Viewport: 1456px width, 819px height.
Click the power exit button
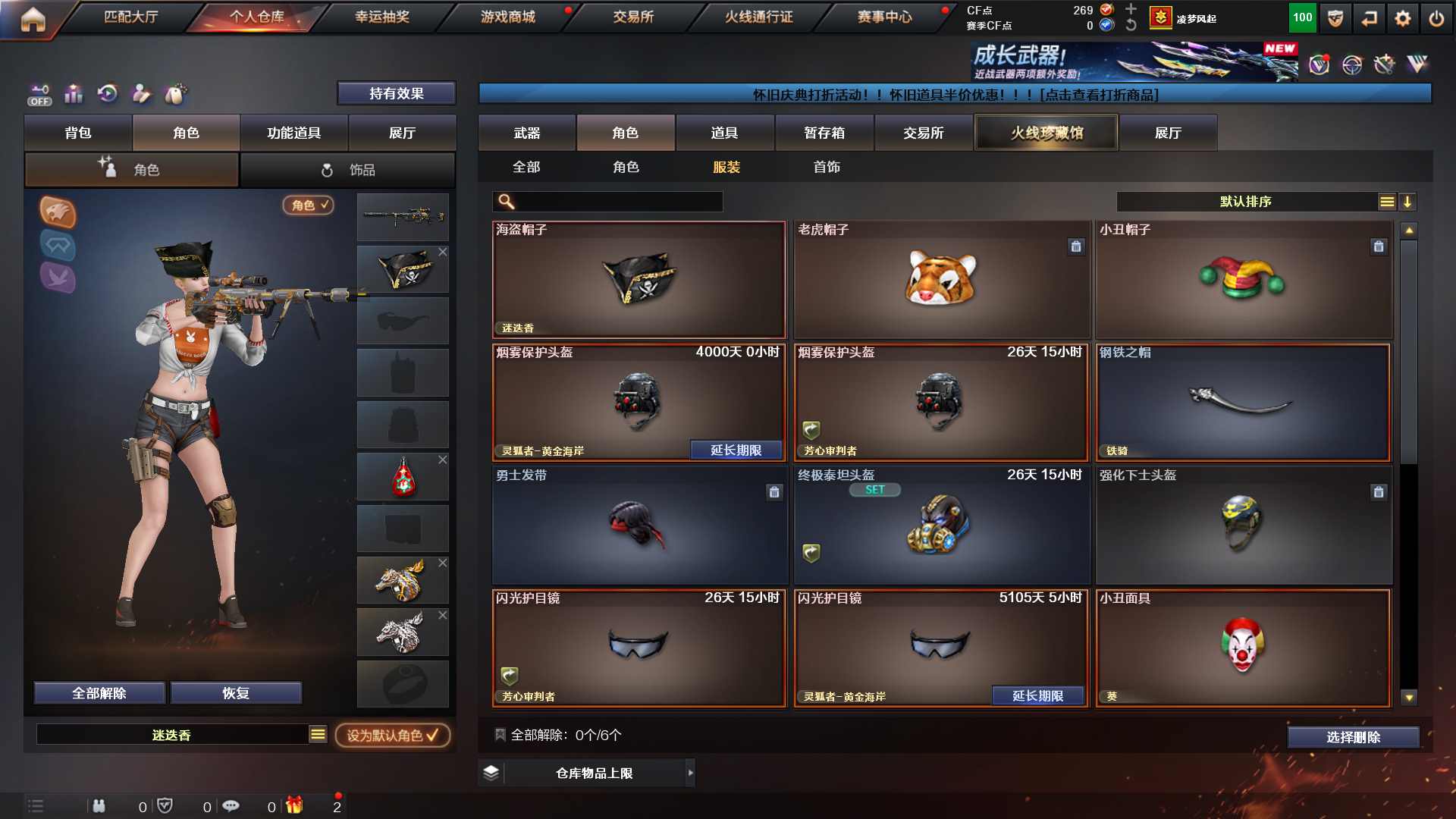coord(1436,18)
